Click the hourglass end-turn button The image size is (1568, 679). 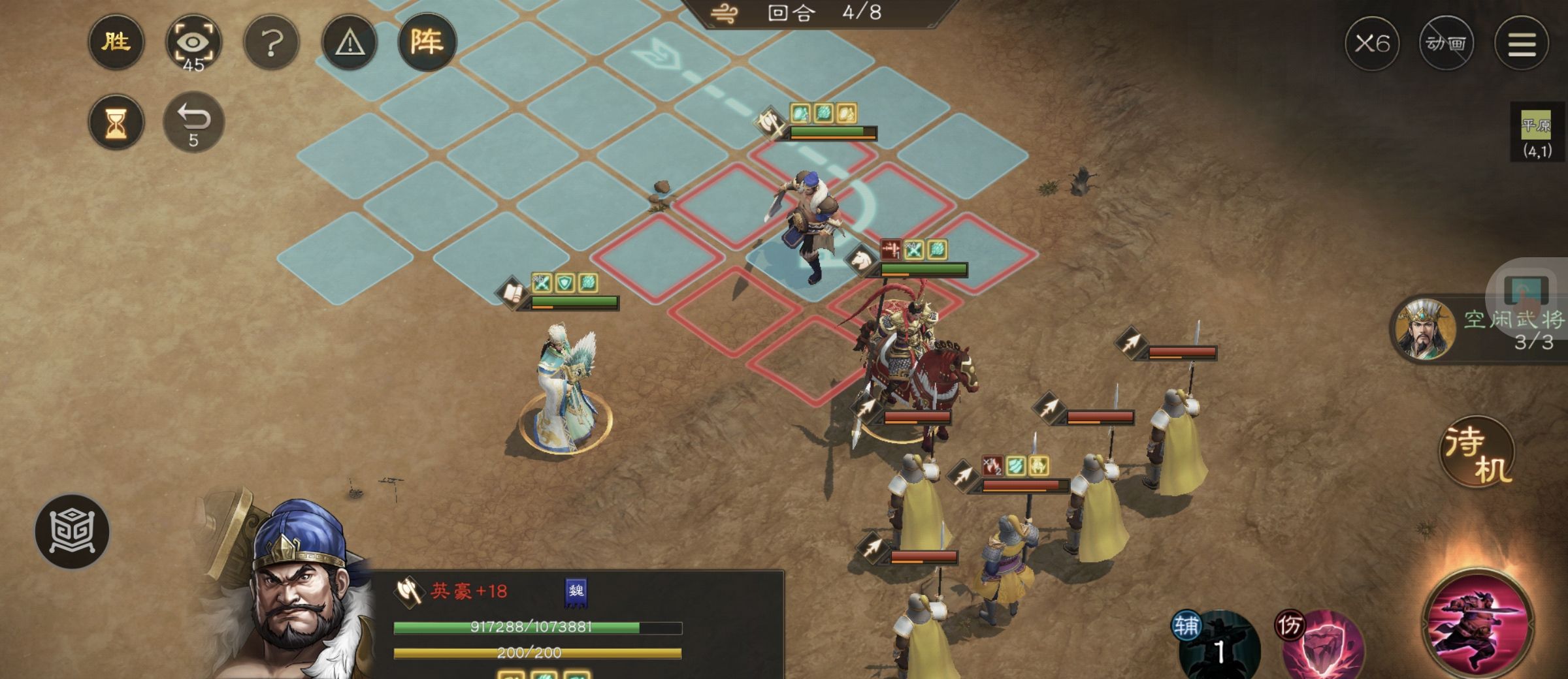click(x=116, y=122)
